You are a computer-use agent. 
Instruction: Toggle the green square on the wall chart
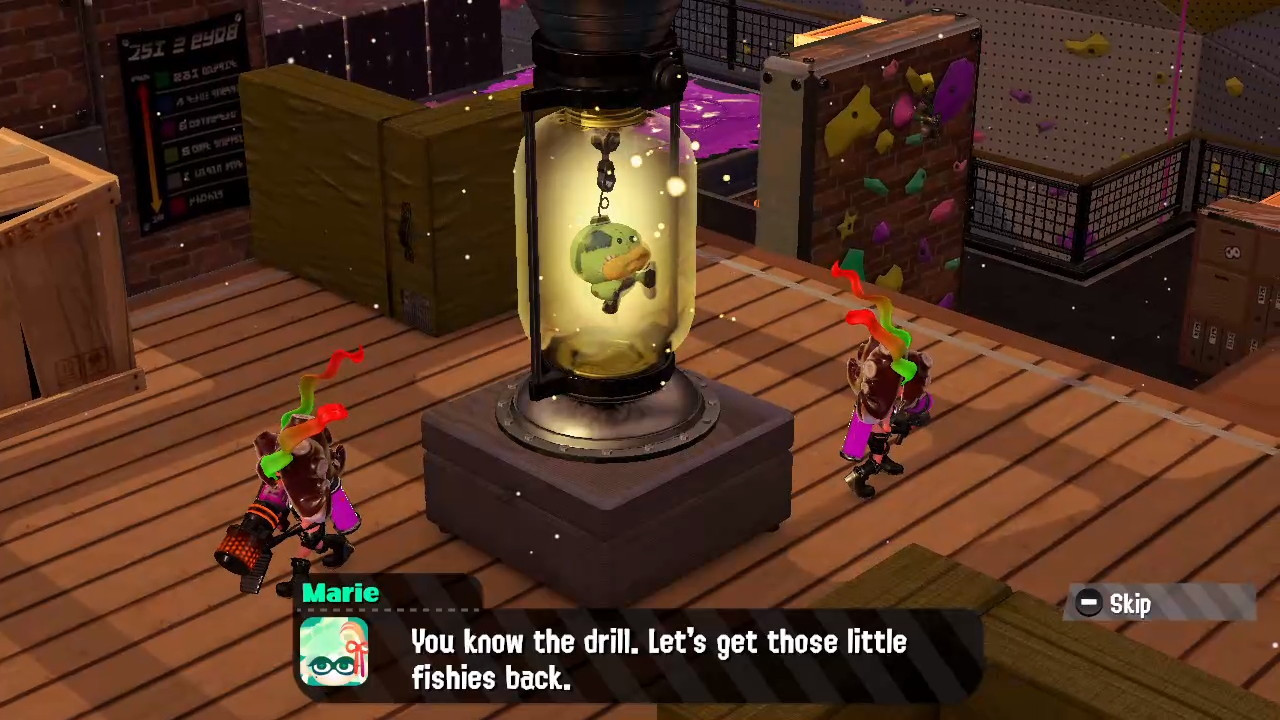161,77
